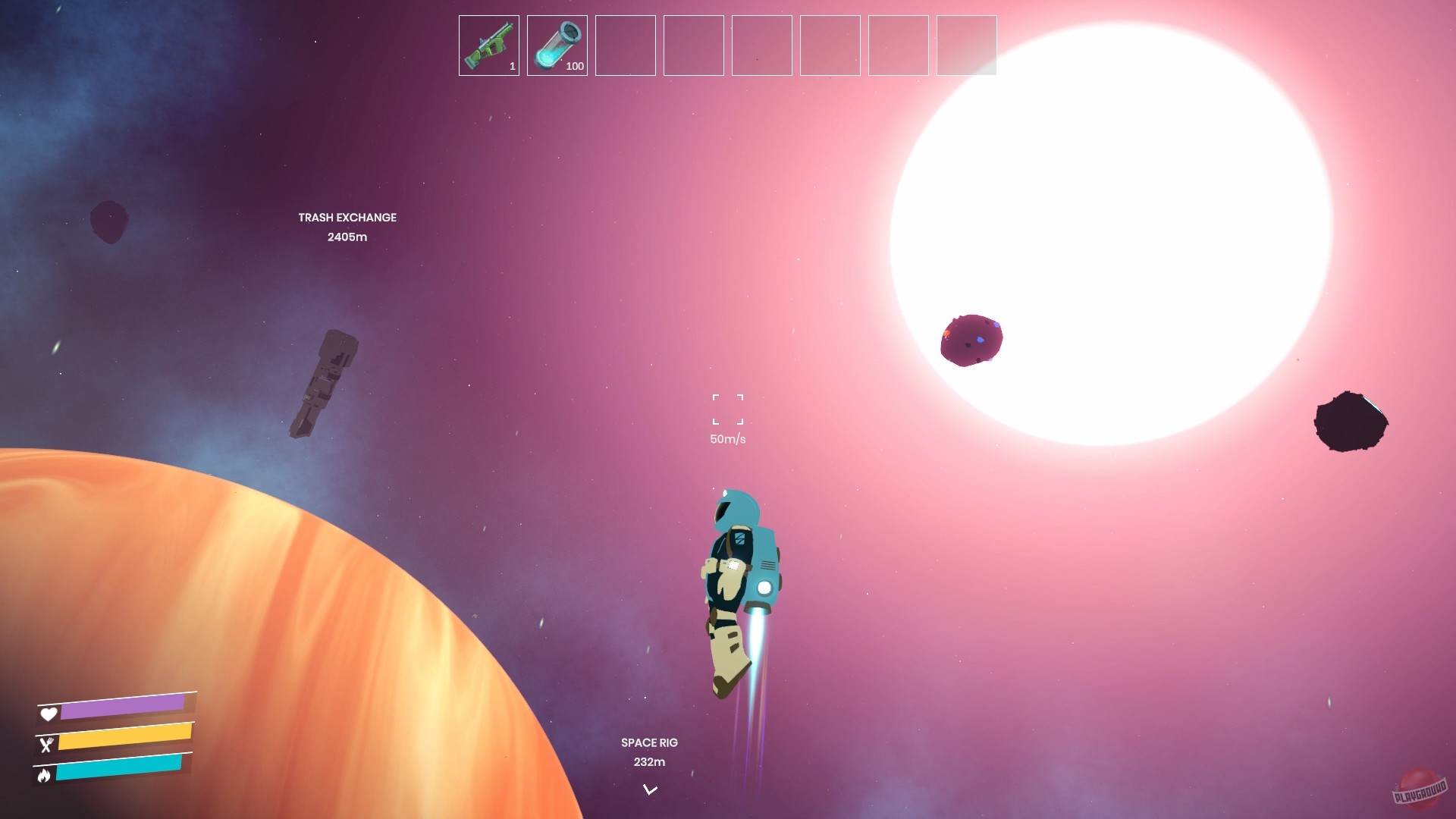
Task: Select the TRASH EXCHANGE waypoint marker
Action: click(347, 218)
